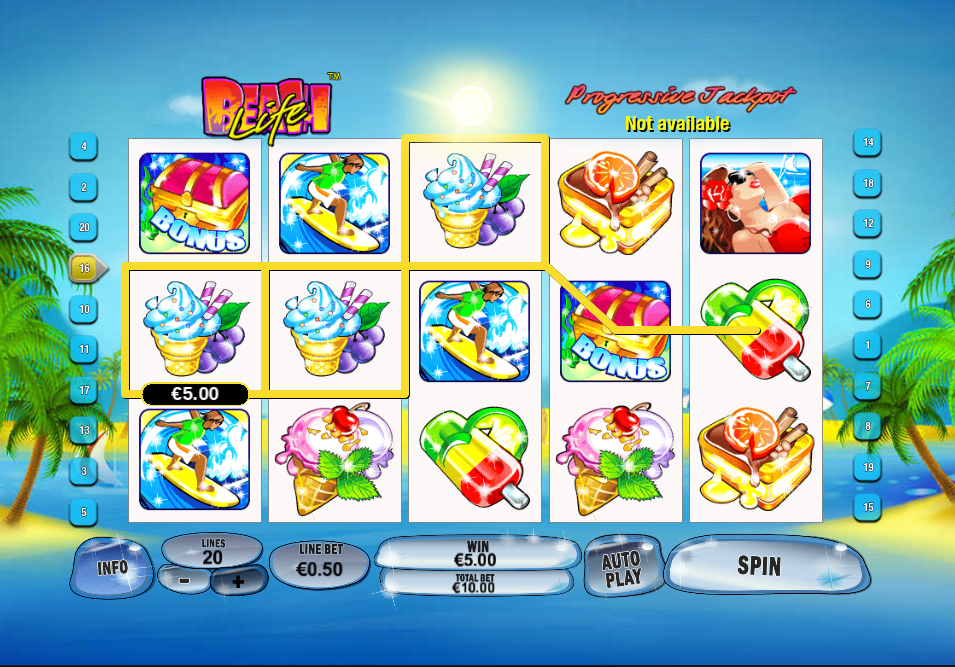Select payline number 17
955x667 pixels.
pyautogui.click(x=83, y=390)
